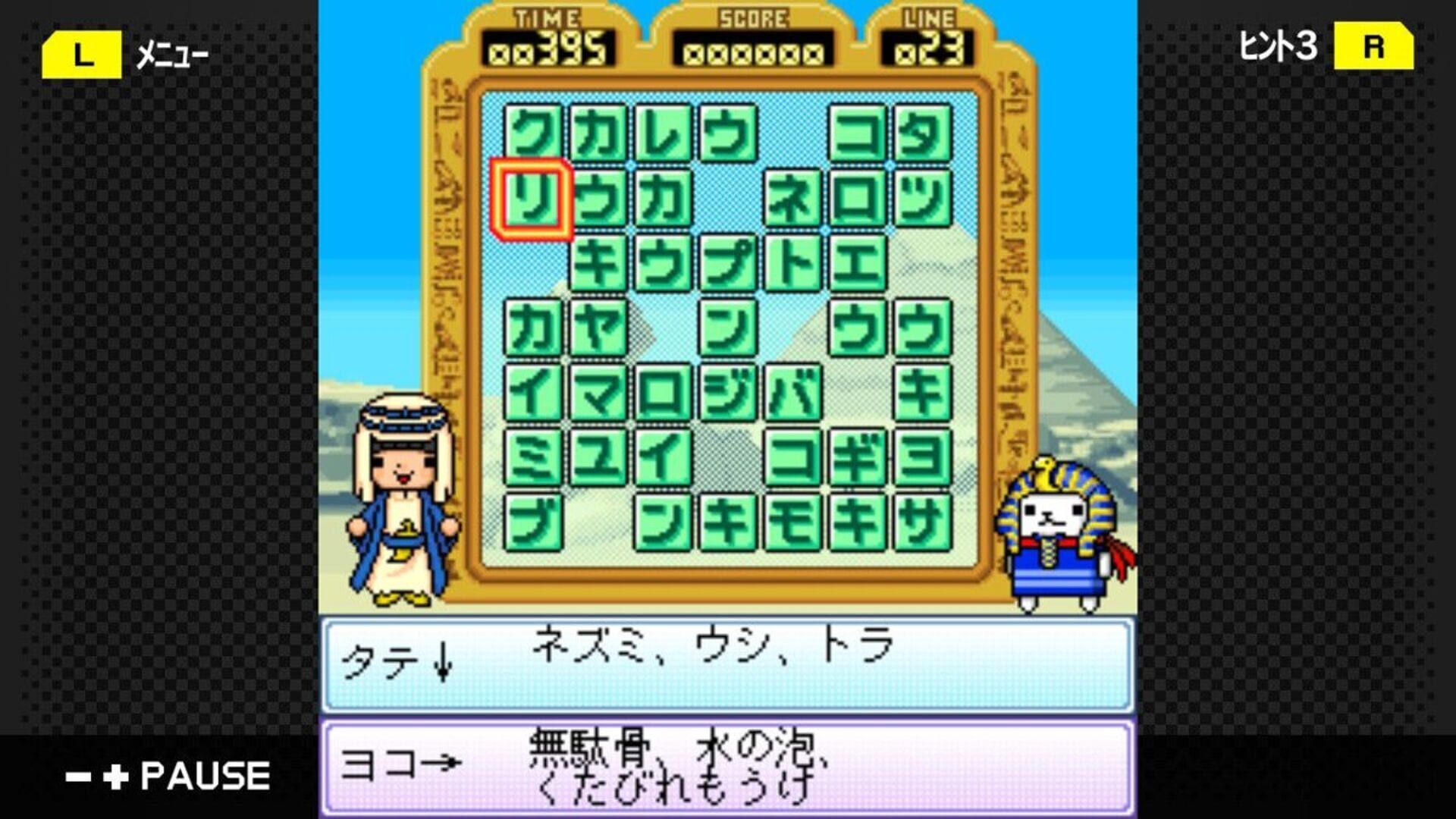Screen dimensions: 1456x819
Task: Select the ジ tile in fifth row
Action: click(x=726, y=394)
